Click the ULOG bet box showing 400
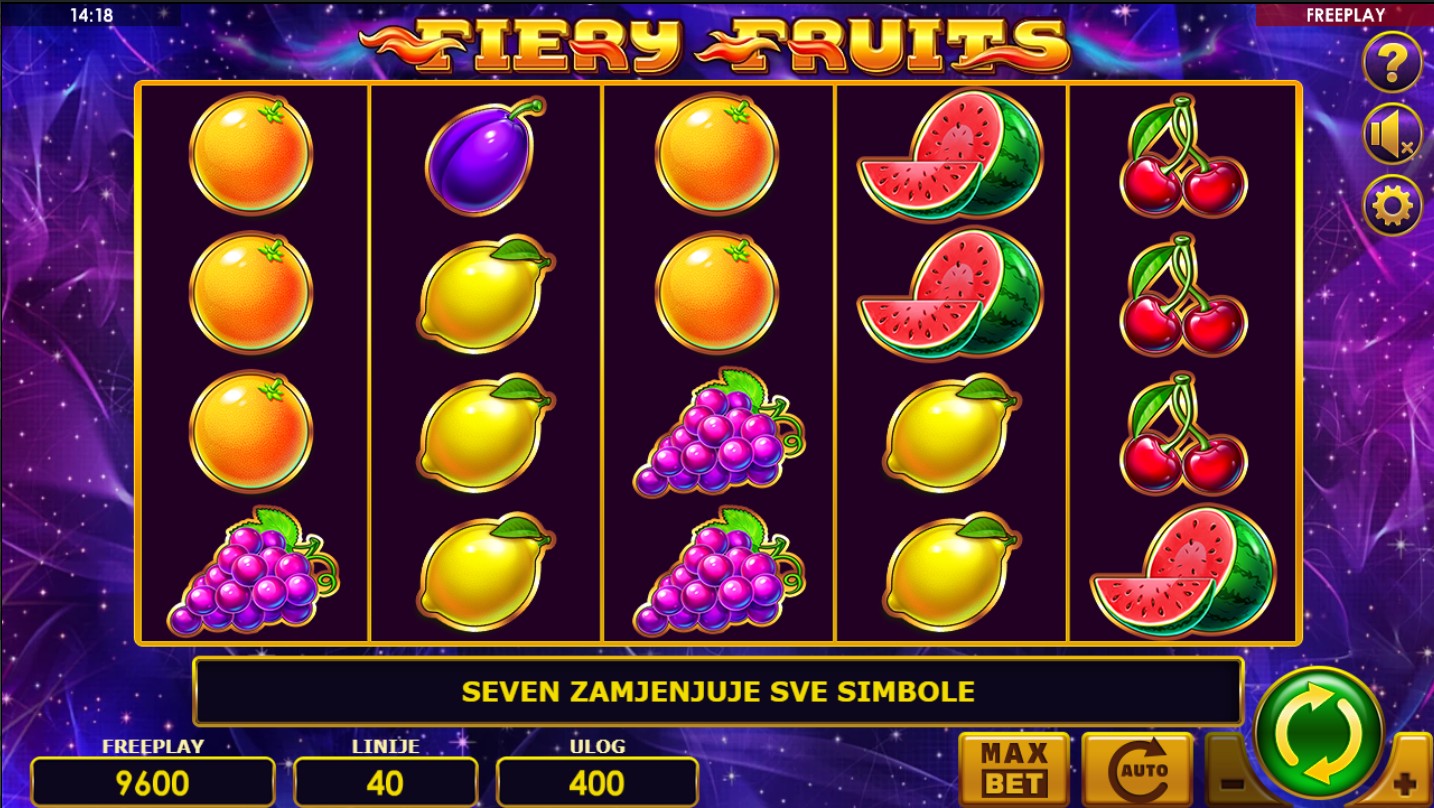This screenshot has width=1434, height=808. click(x=597, y=782)
